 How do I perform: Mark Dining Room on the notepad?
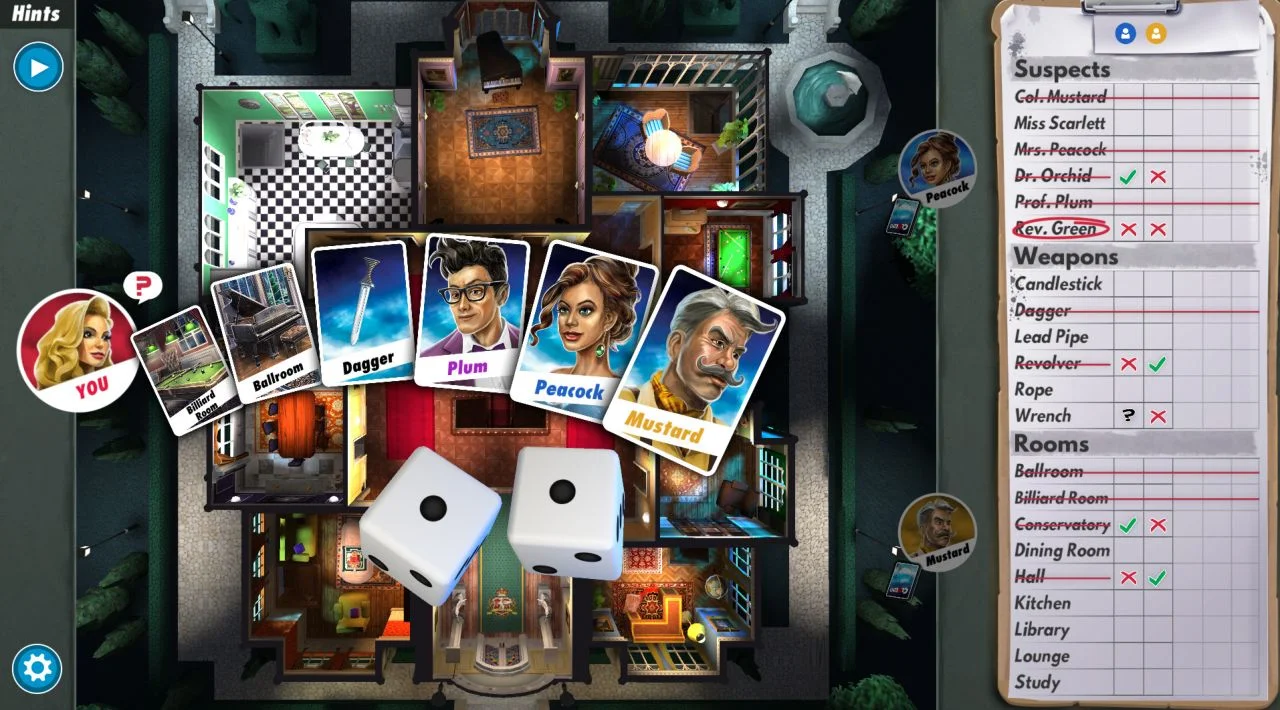click(1062, 551)
